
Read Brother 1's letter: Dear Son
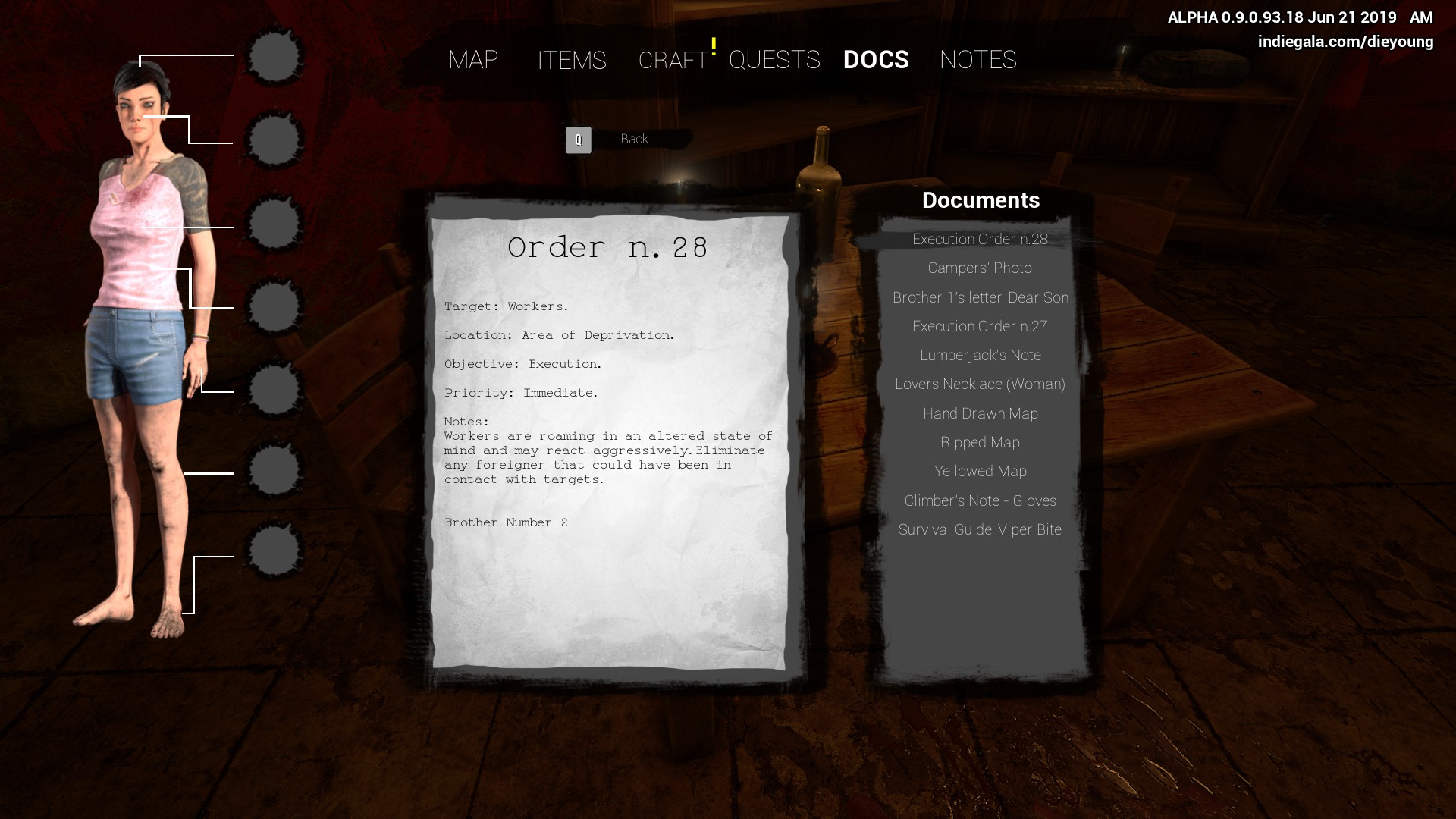(980, 298)
